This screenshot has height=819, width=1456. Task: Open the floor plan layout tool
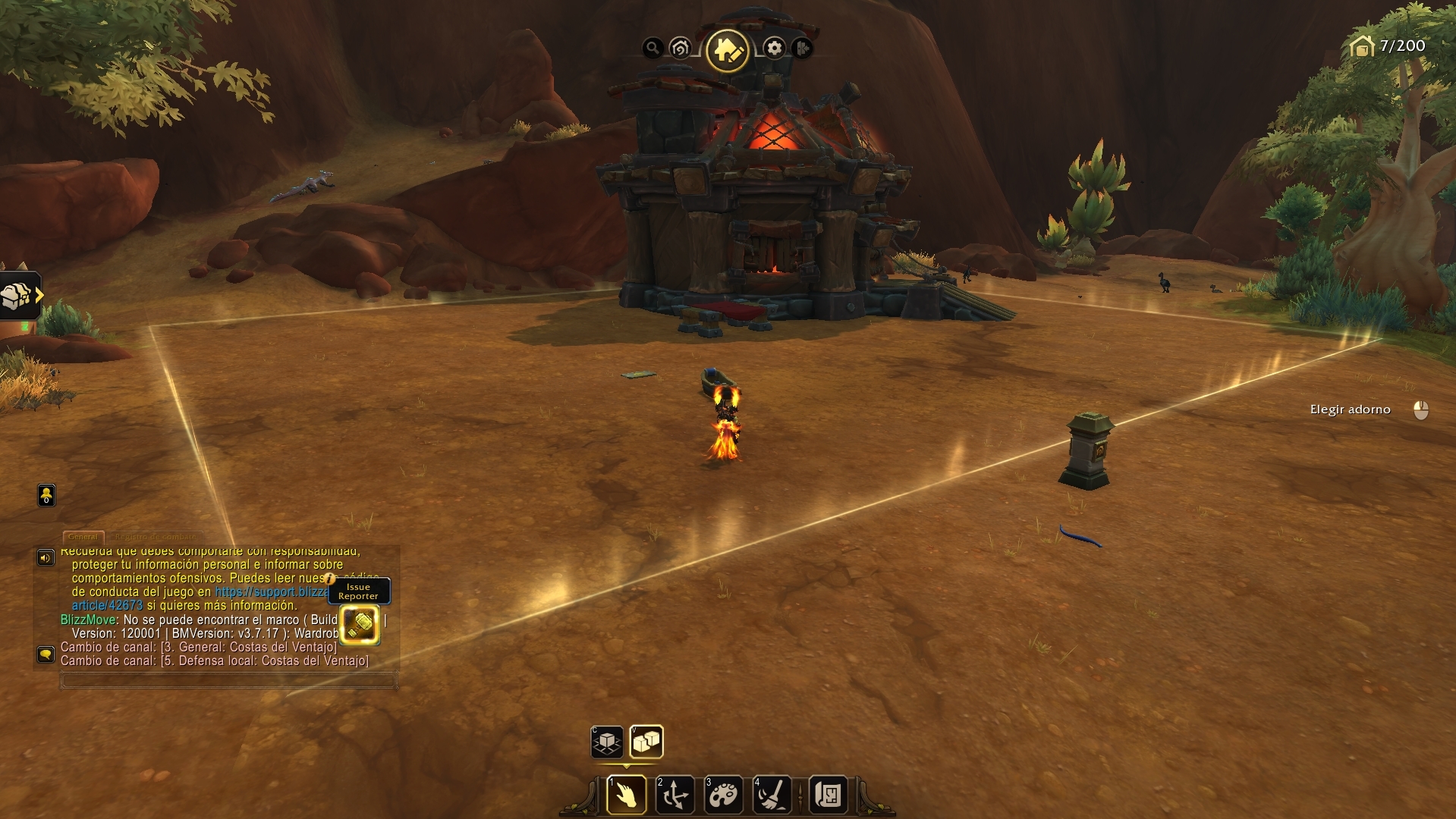(x=828, y=795)
